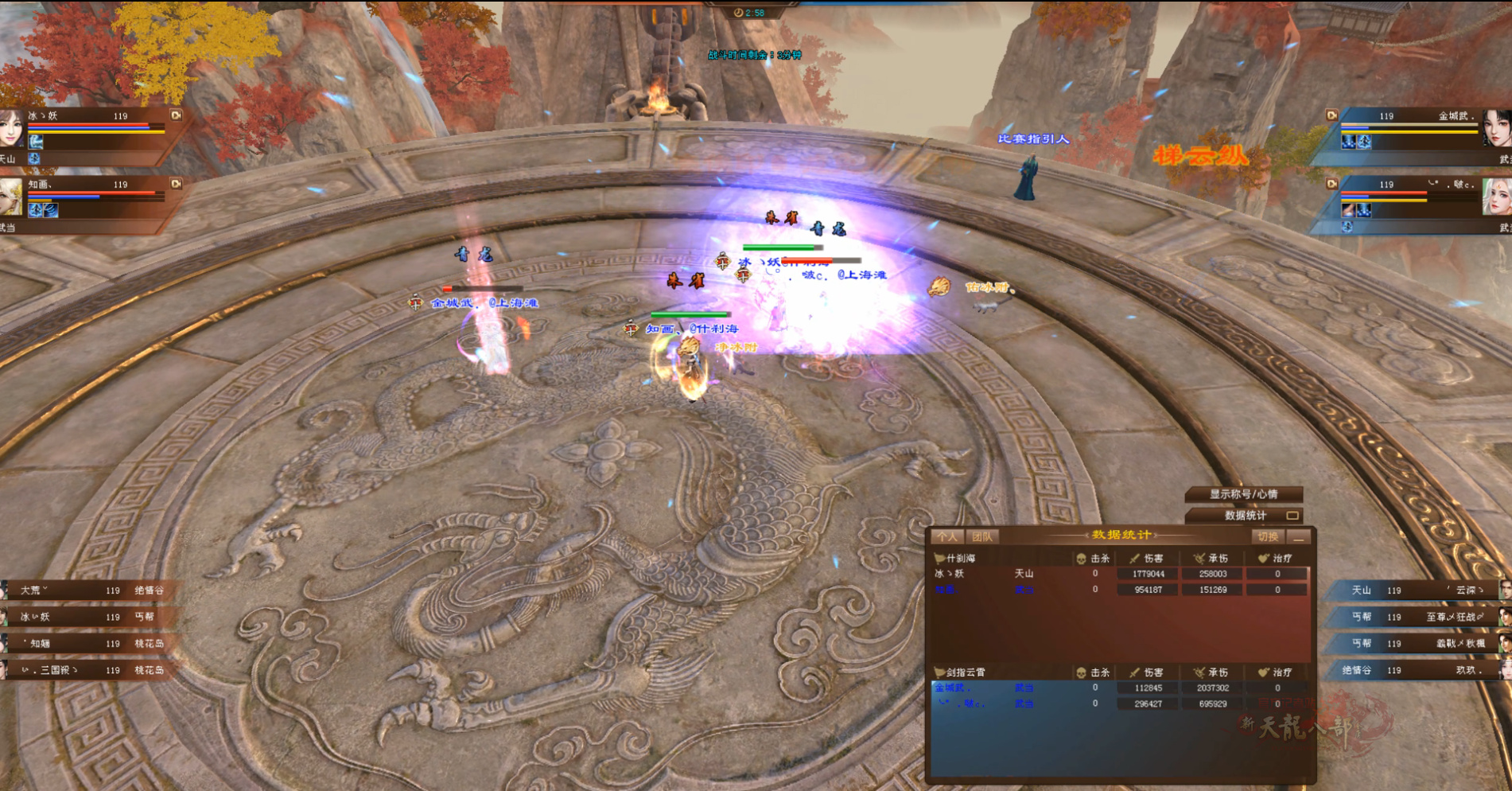Select 金城武 portrait in top-right frame
This screenshot has width=1512, height=791.
[1496, 129]
